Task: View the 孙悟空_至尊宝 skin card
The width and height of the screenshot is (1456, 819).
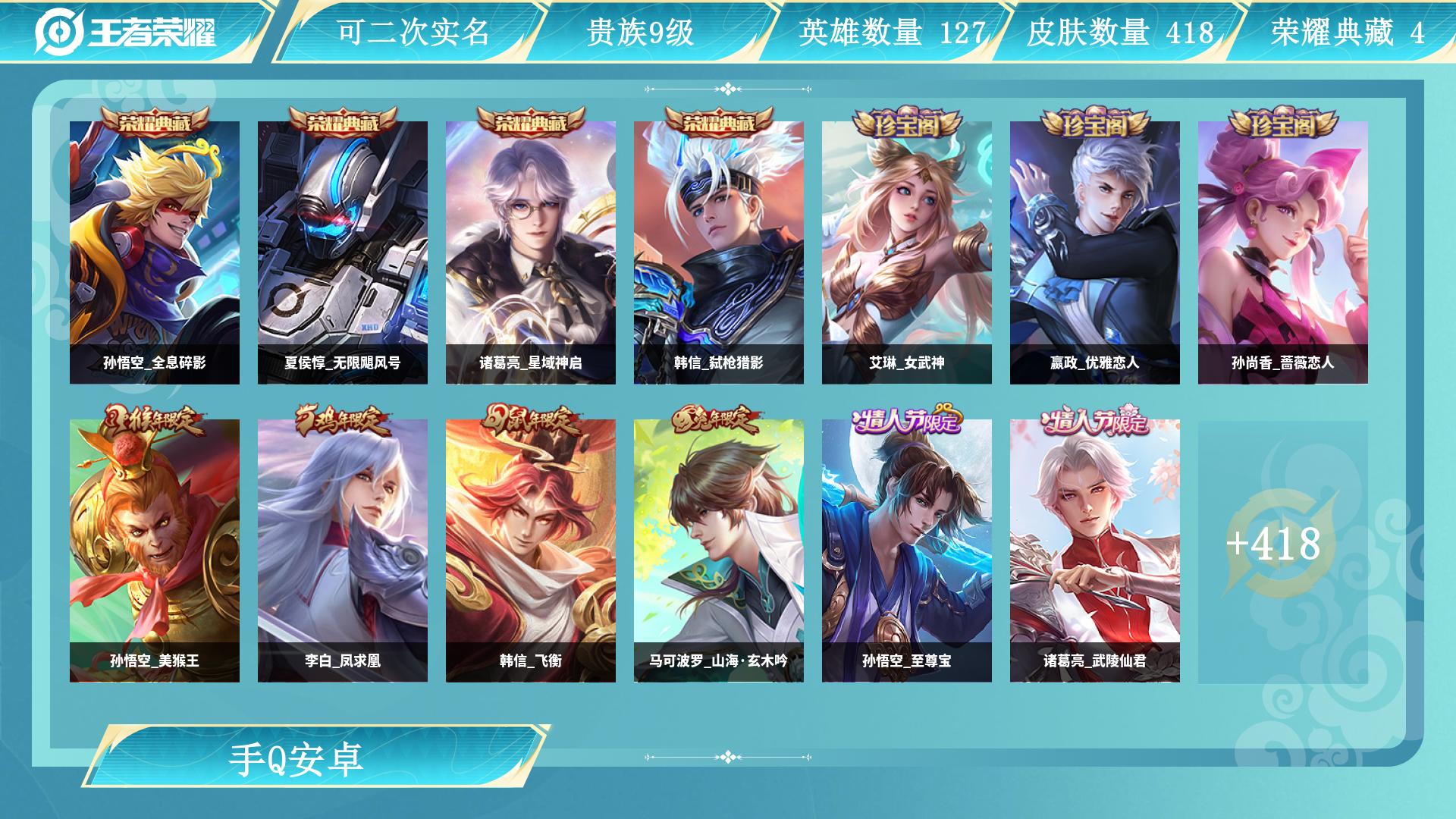Action: coord(907,551)
